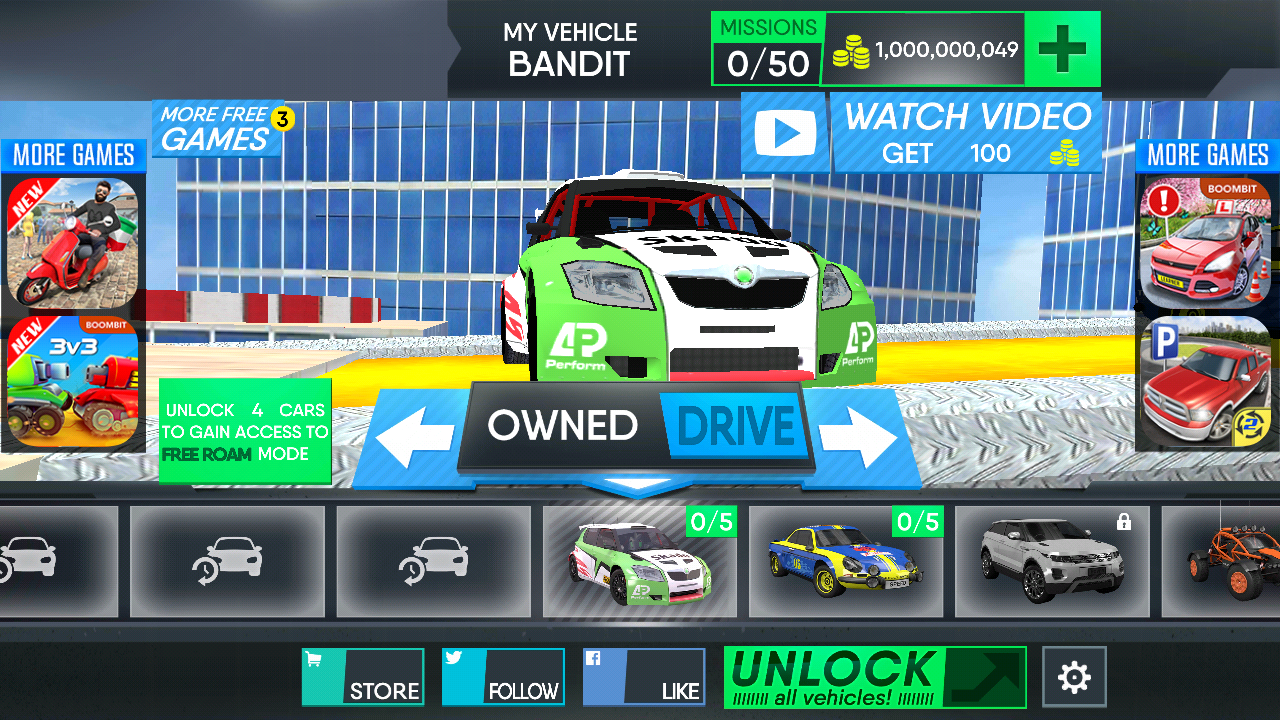Like on Facebook

[x=644, y=677]
